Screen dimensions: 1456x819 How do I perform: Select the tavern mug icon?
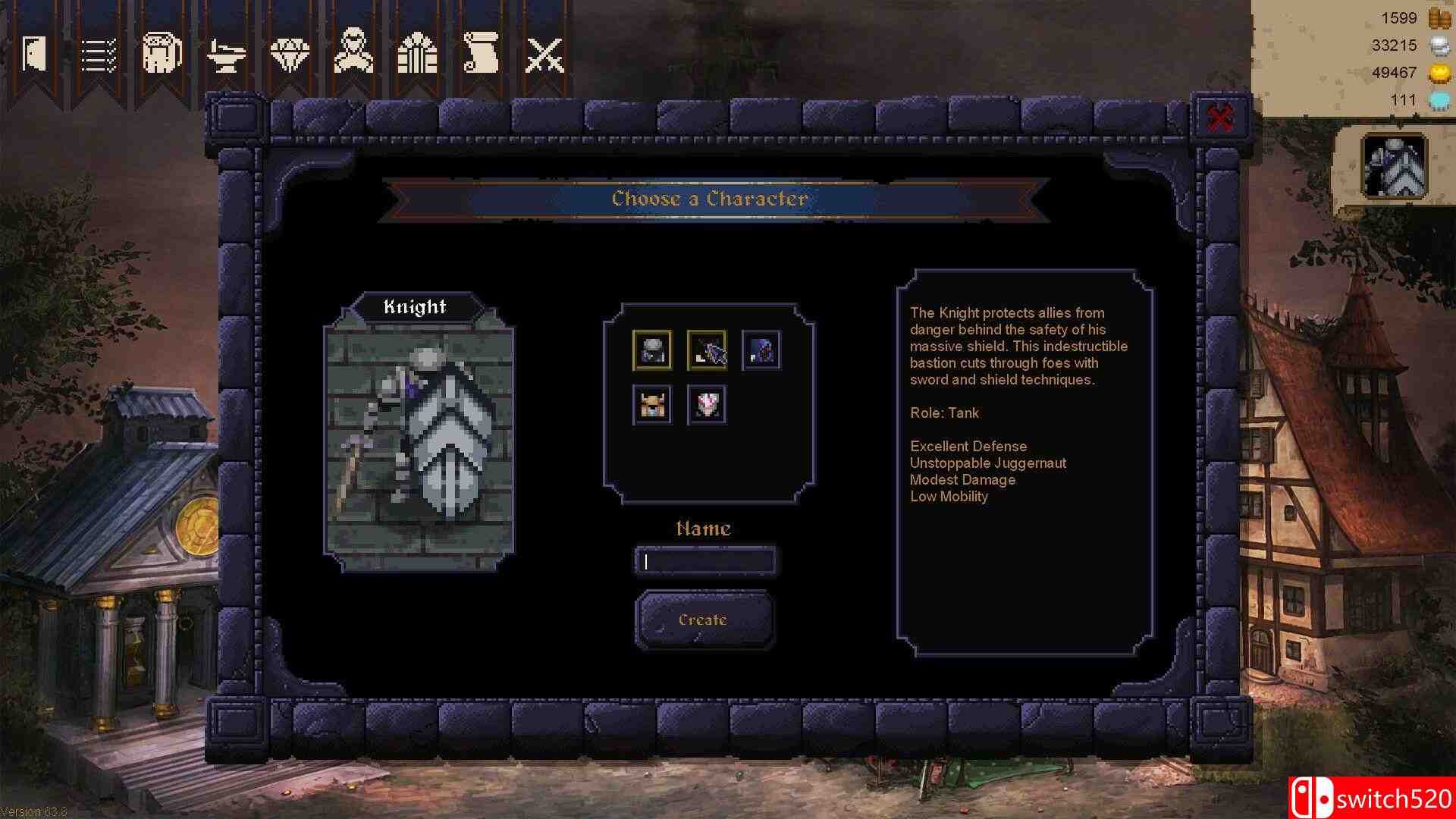click(162, 52)
